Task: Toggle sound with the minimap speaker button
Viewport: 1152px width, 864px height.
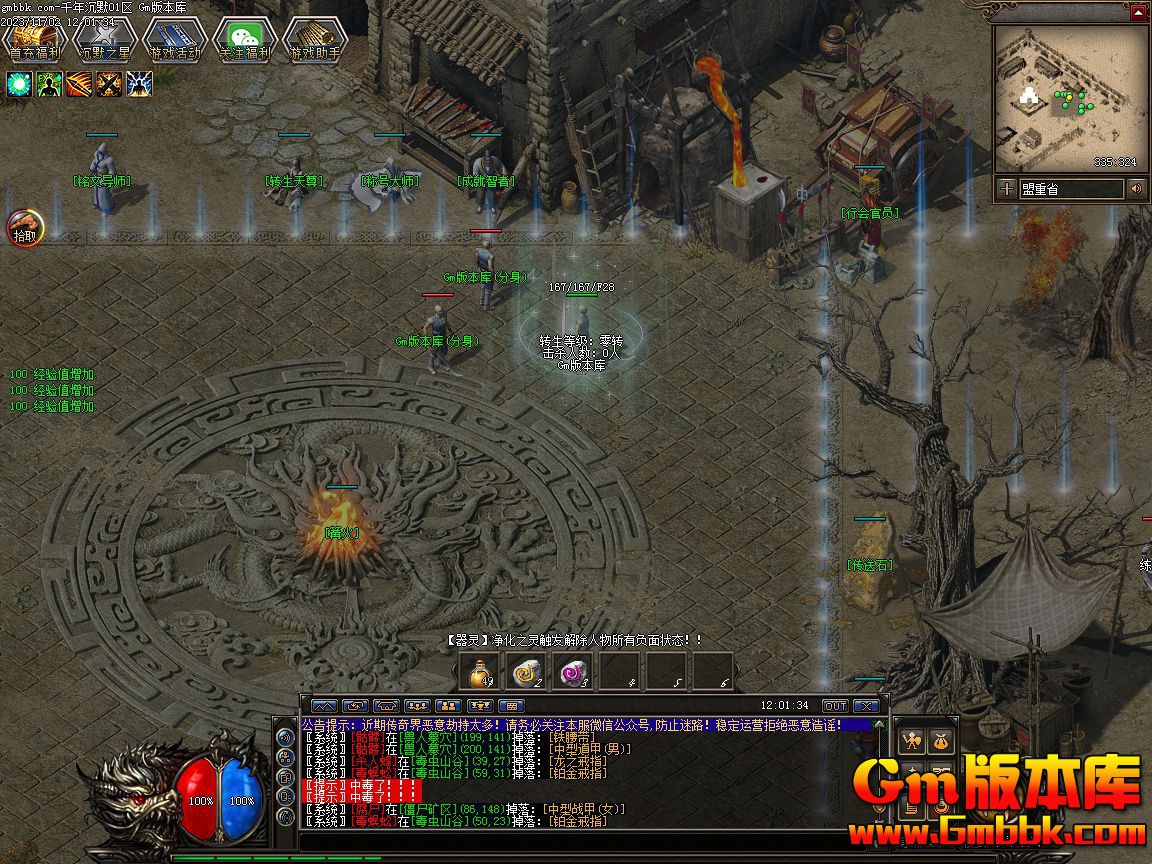Action: 1136,188
